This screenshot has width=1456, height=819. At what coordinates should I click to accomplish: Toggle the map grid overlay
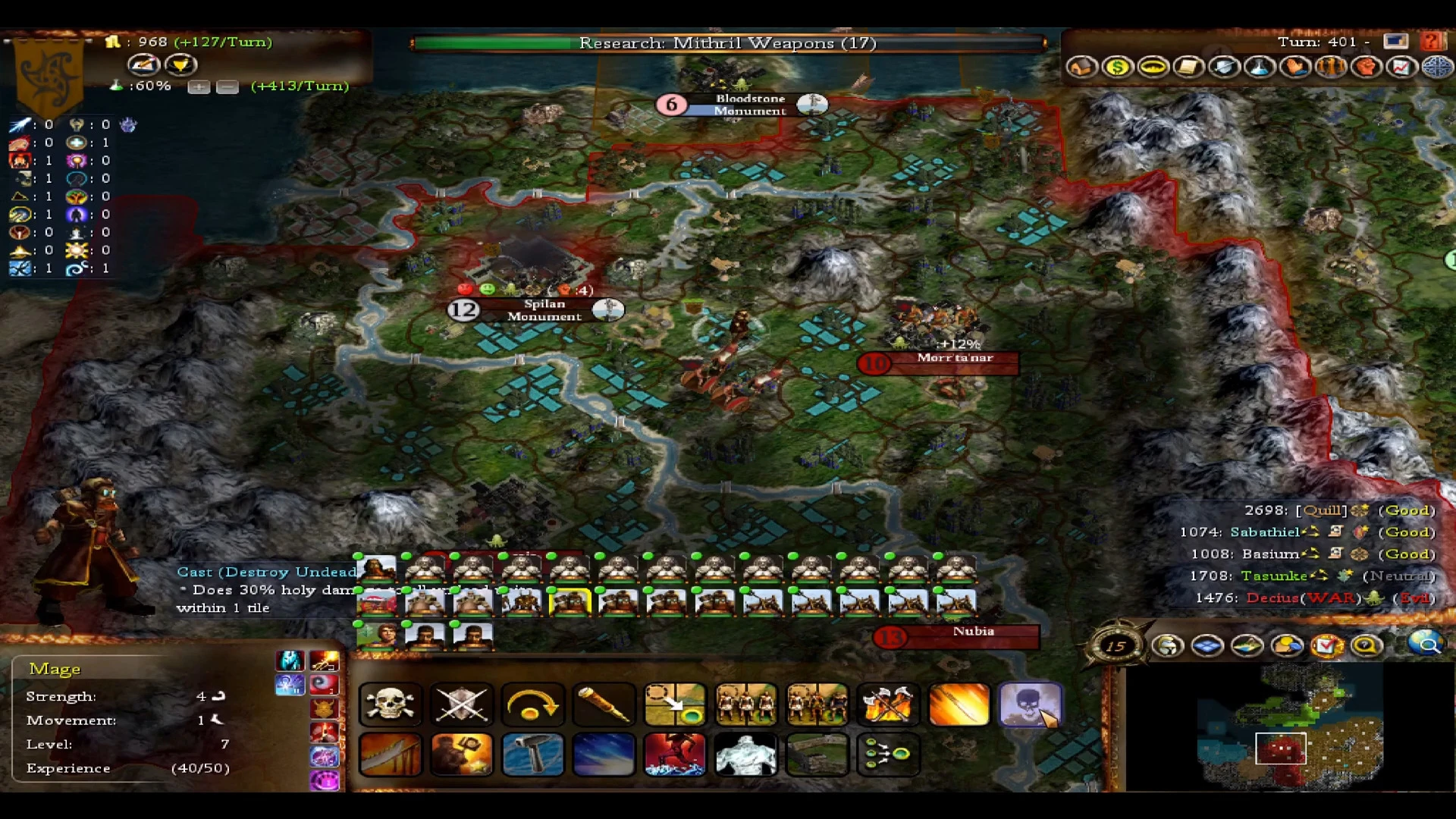pos(1209,646)
